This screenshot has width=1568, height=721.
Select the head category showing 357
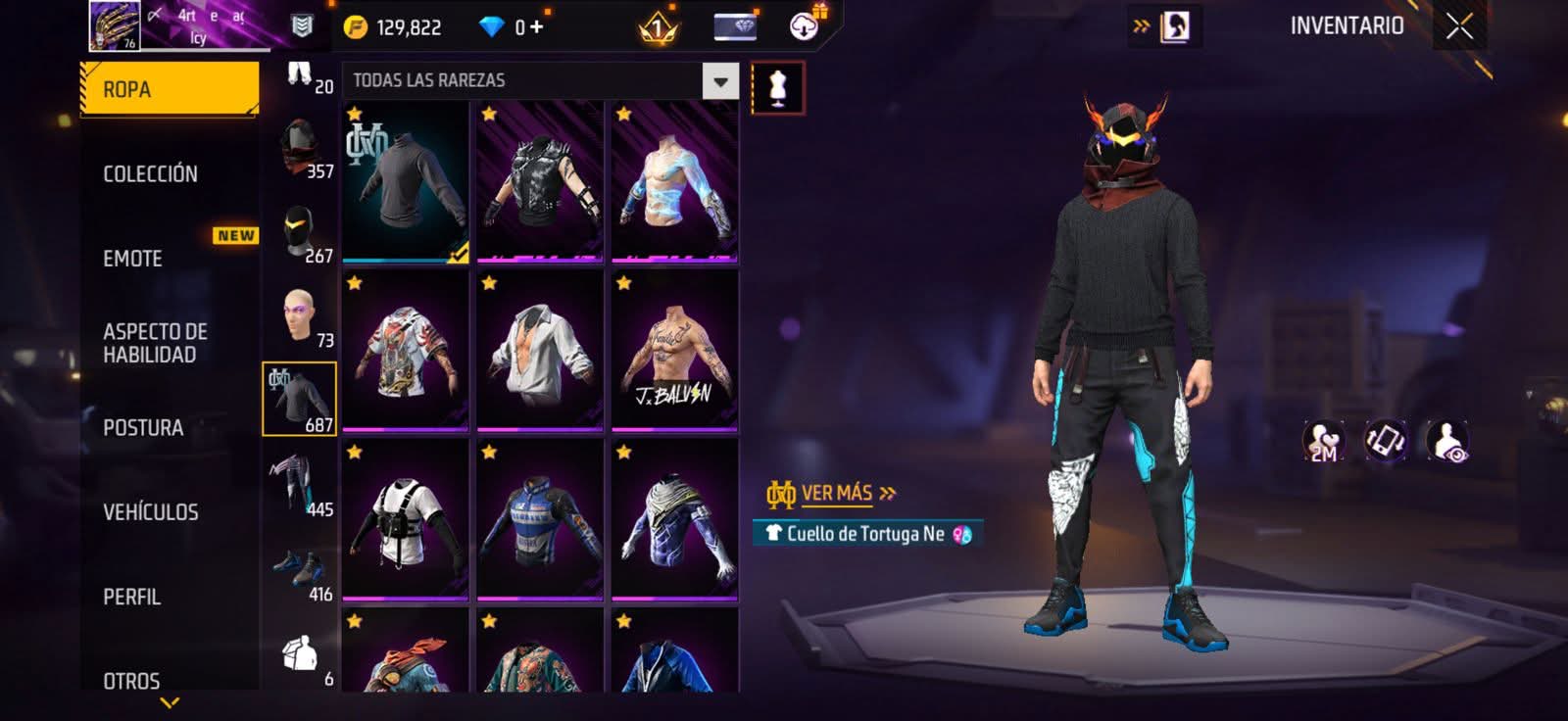click(x=300, y=149)
